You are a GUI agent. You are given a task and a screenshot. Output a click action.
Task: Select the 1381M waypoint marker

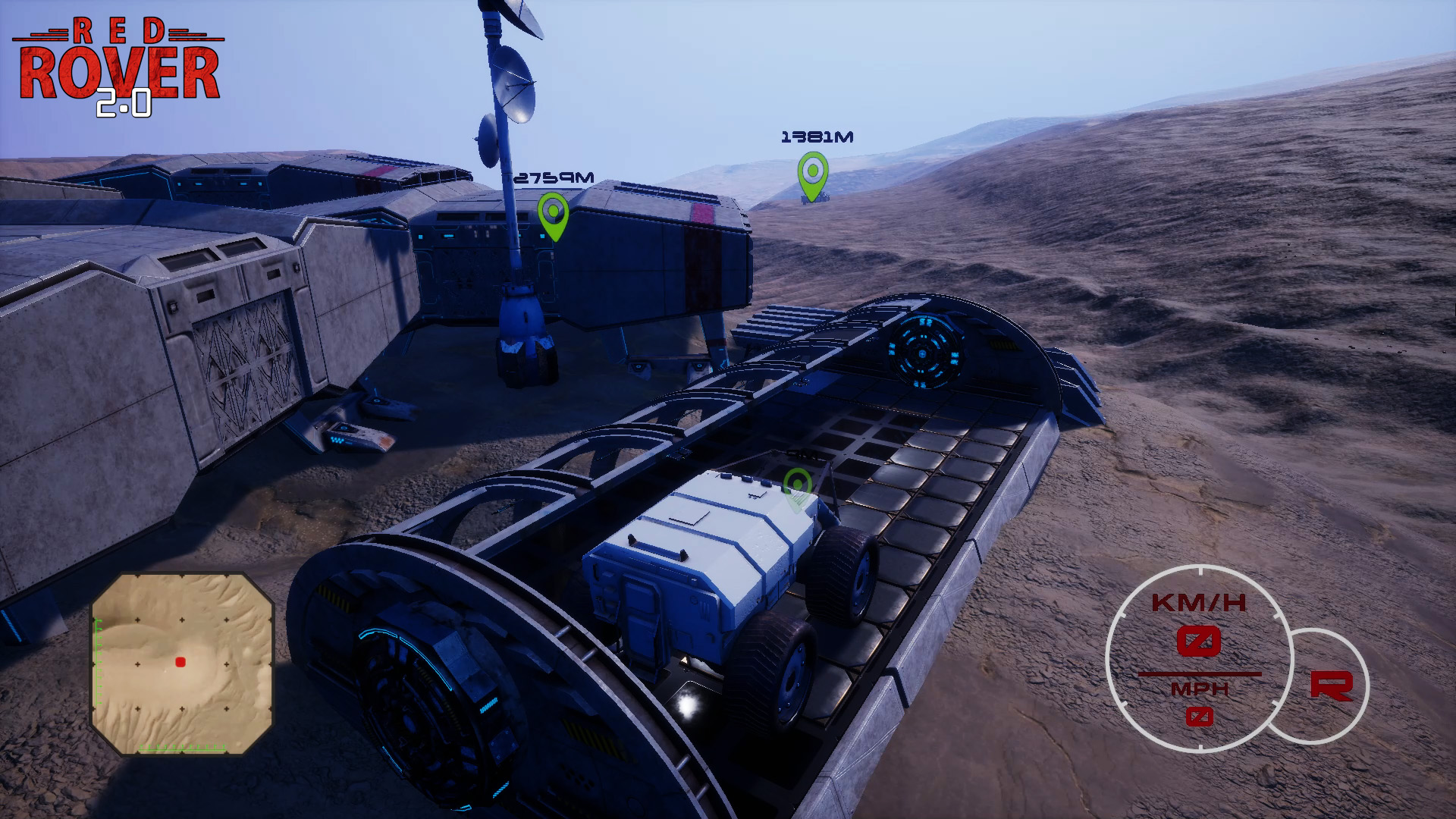(812, 175)
